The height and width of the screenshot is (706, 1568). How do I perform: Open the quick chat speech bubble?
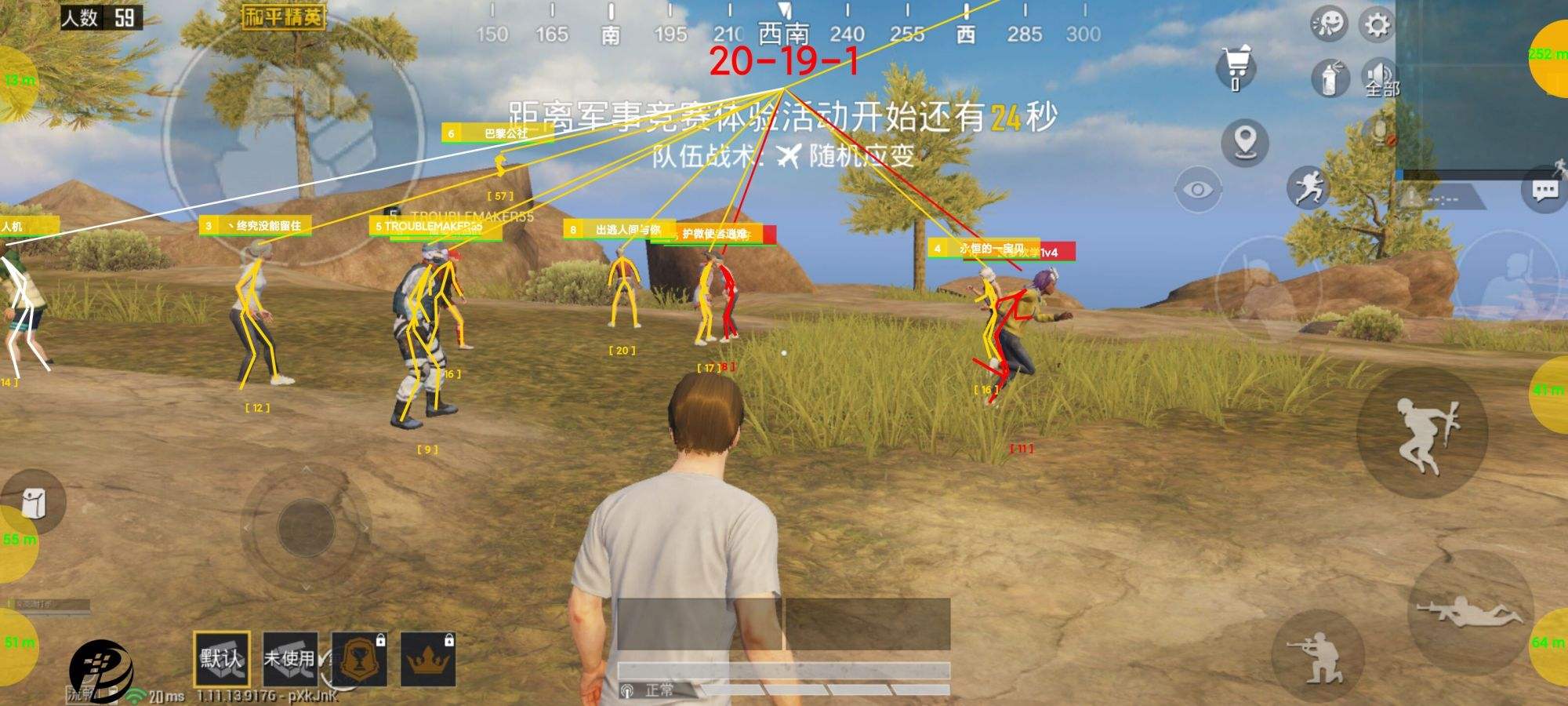1544,191
